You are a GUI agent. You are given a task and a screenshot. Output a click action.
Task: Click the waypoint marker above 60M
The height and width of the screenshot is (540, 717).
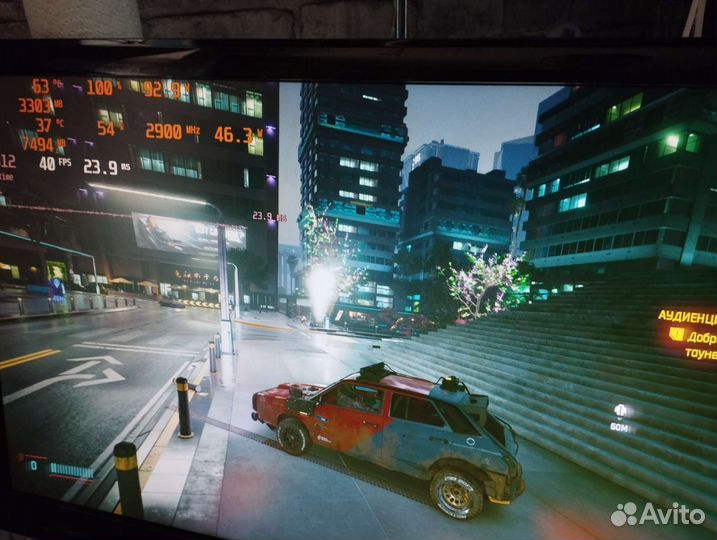(x=621, y=410)
